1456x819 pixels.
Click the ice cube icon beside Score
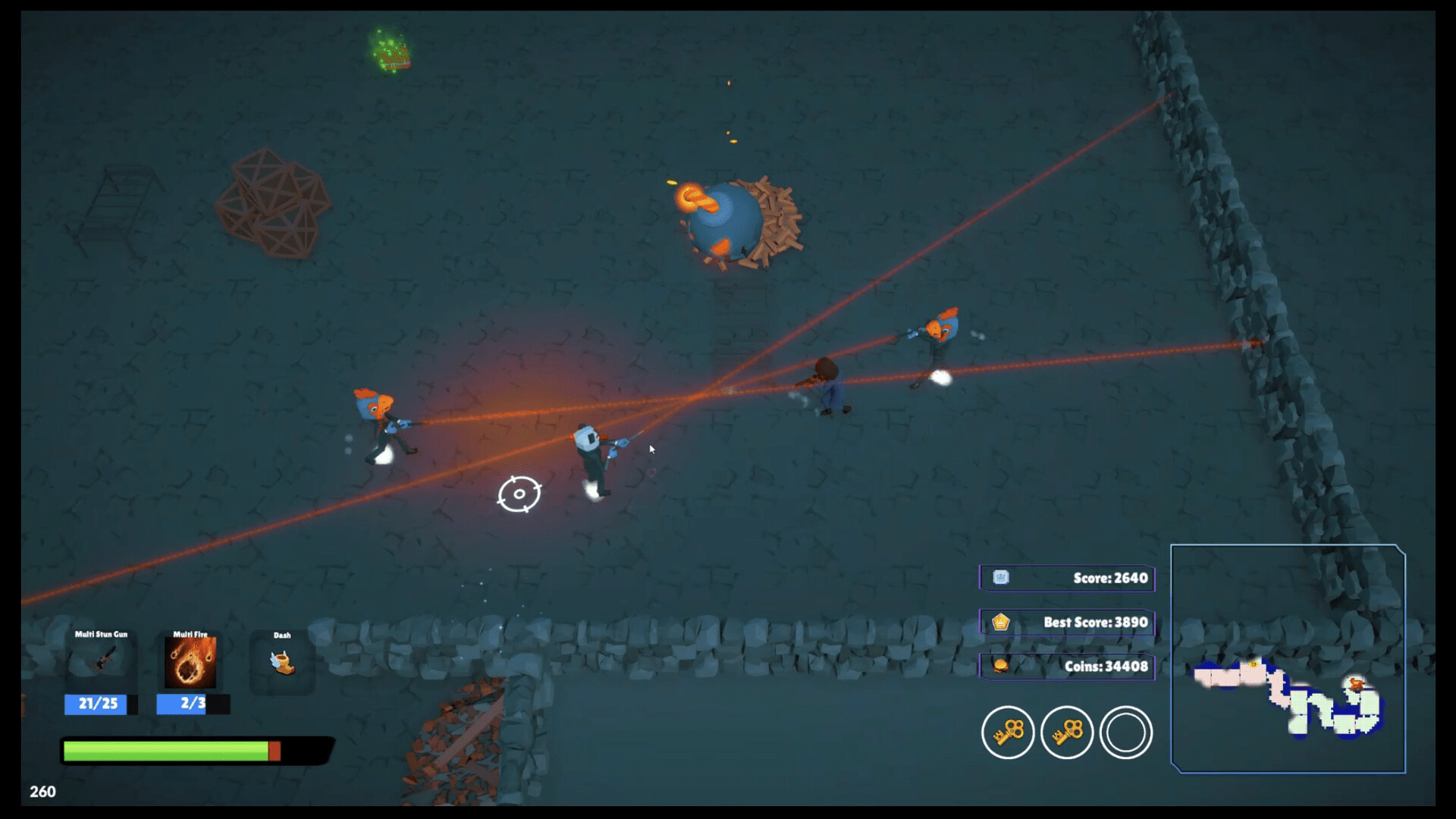coord(1001,578)
